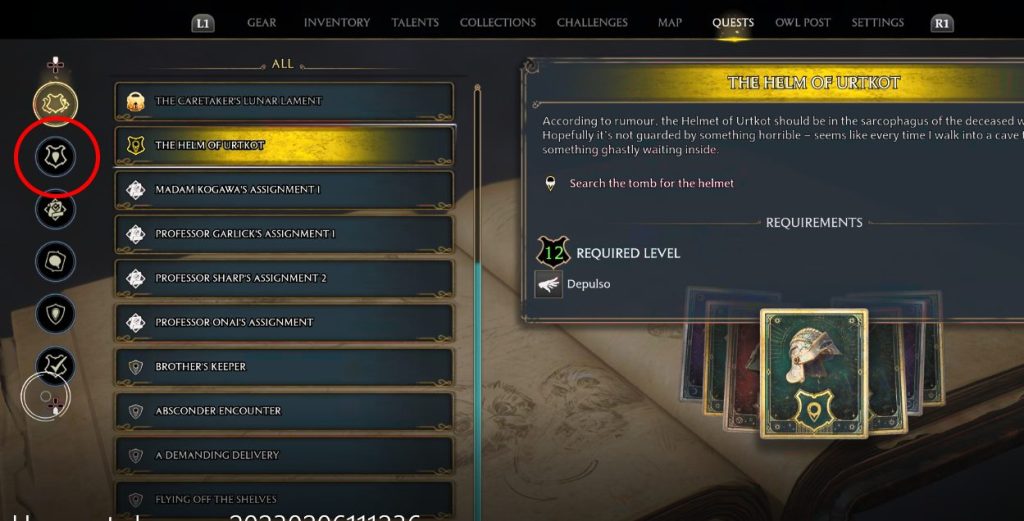Select Professor Onai's Assignment quest
The image size is (1024, 521).
(284, 322)
